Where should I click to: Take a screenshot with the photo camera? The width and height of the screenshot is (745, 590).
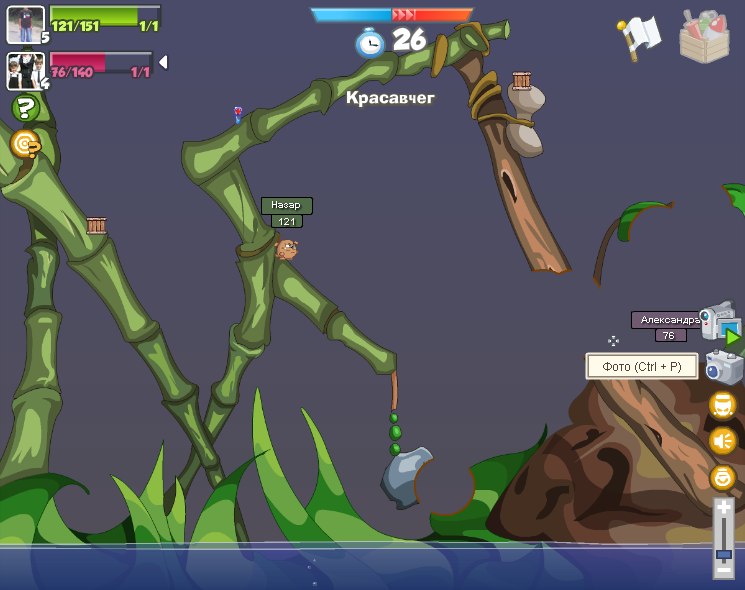coord(722,367)
